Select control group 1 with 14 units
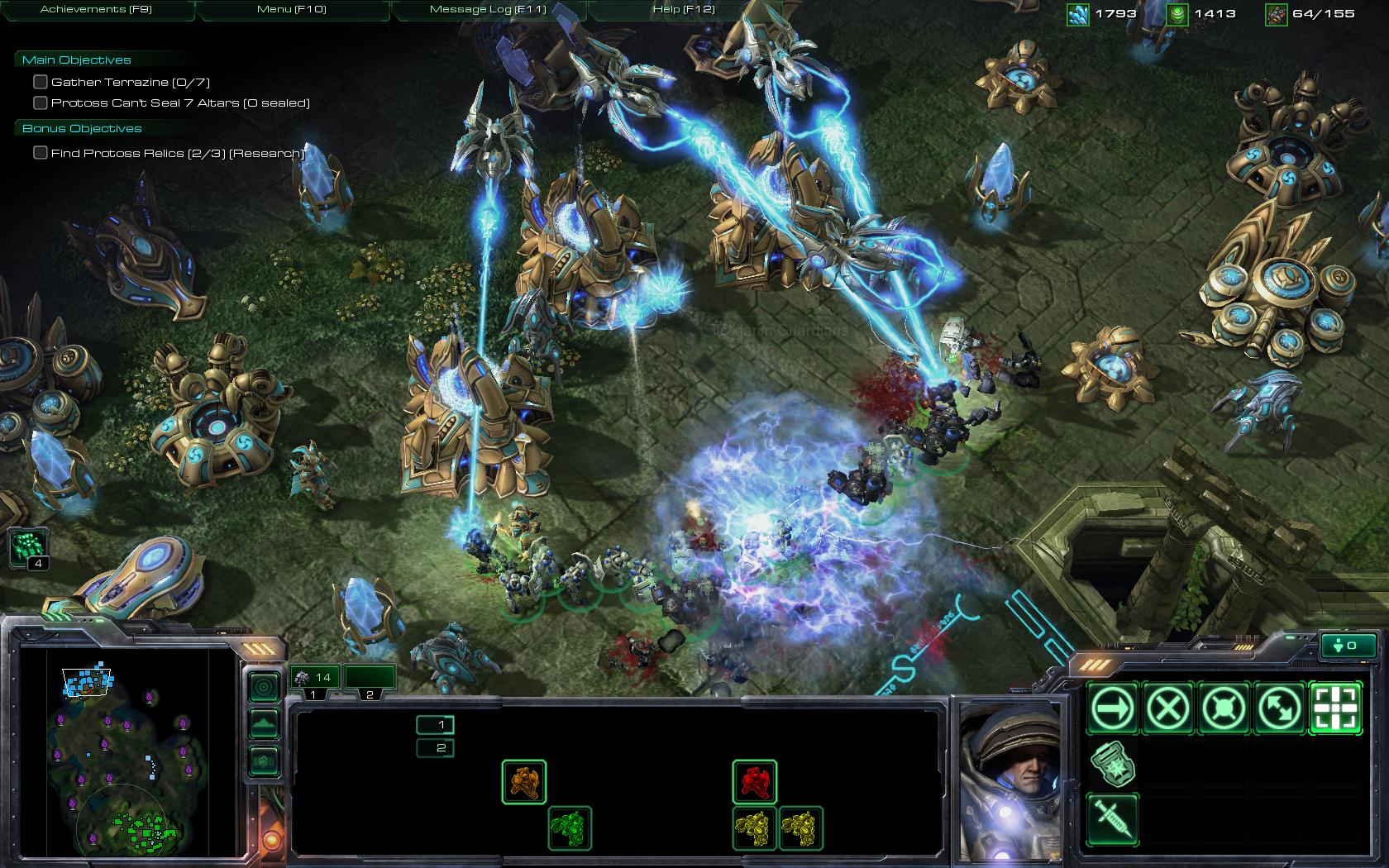This screenshot has width=1389, height=868. coord(313,678)
